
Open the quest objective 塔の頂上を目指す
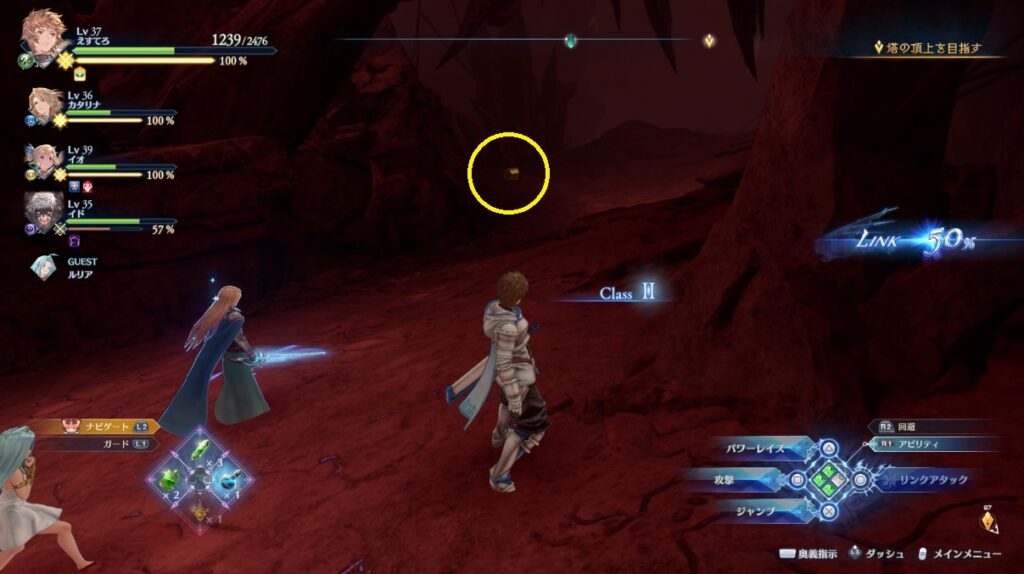(x=929, y=47)
